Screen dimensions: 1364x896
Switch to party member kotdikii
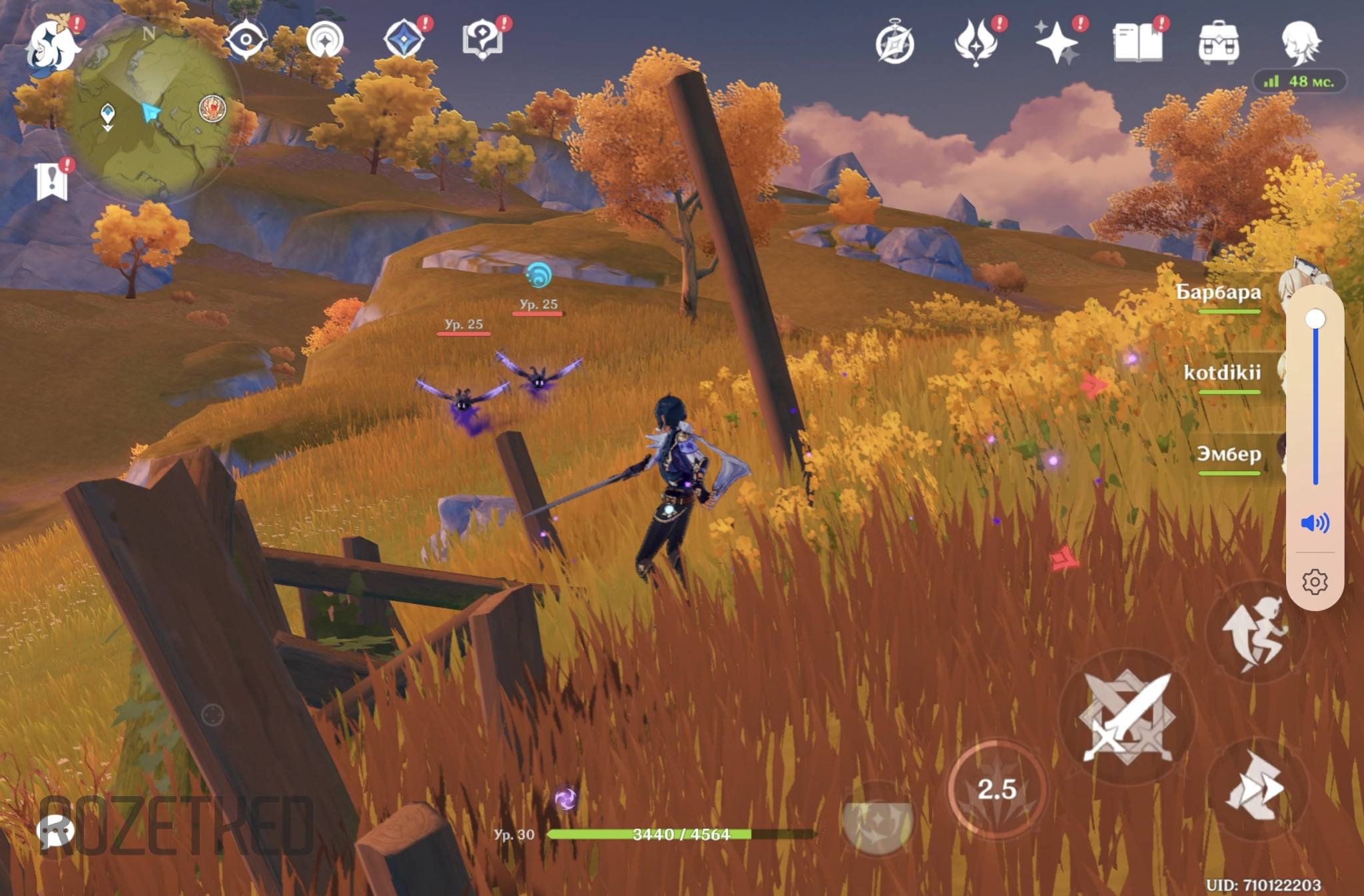pyautogui.click(x=1222, y=373)
